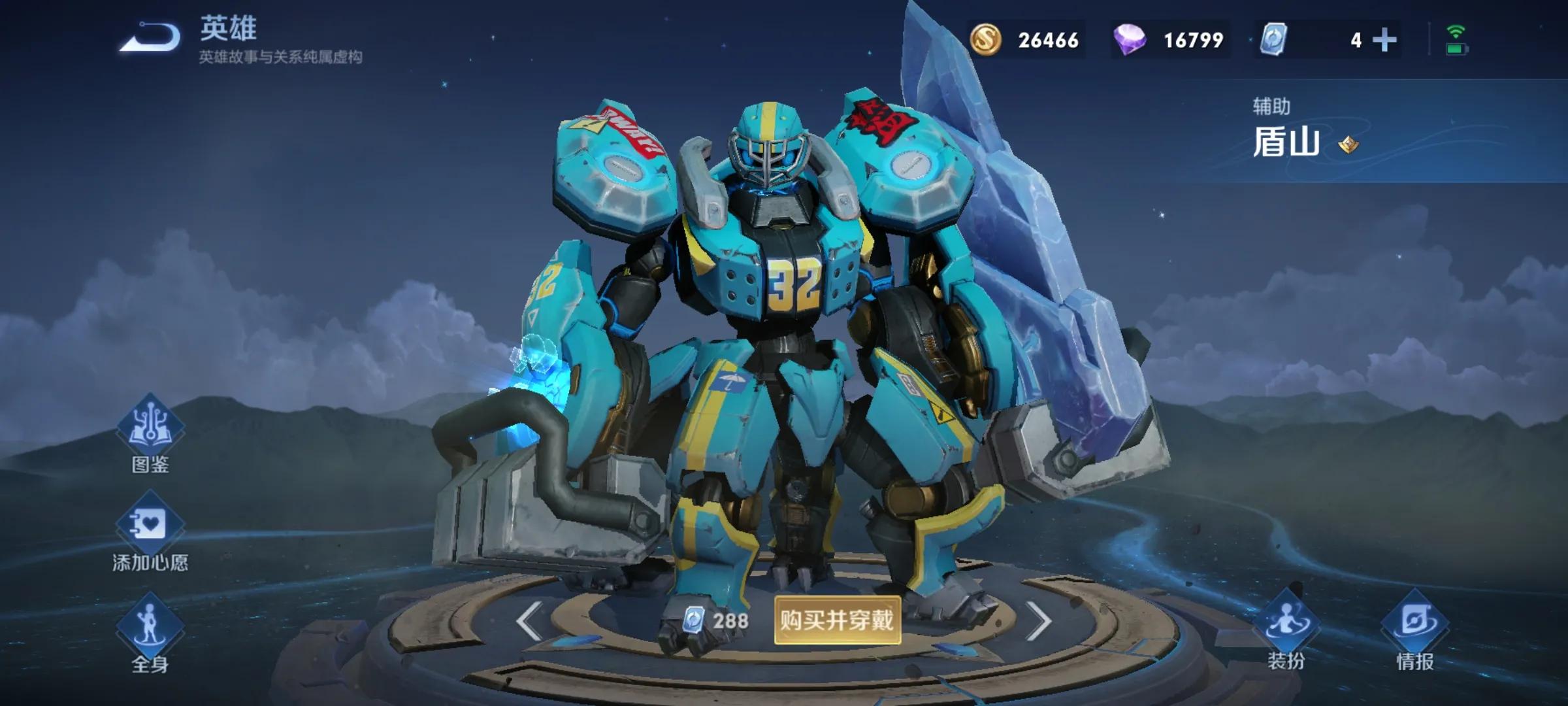
Task: Show the previous skin with left arrow
Action: pyautogui.click(x=529, y=620)
